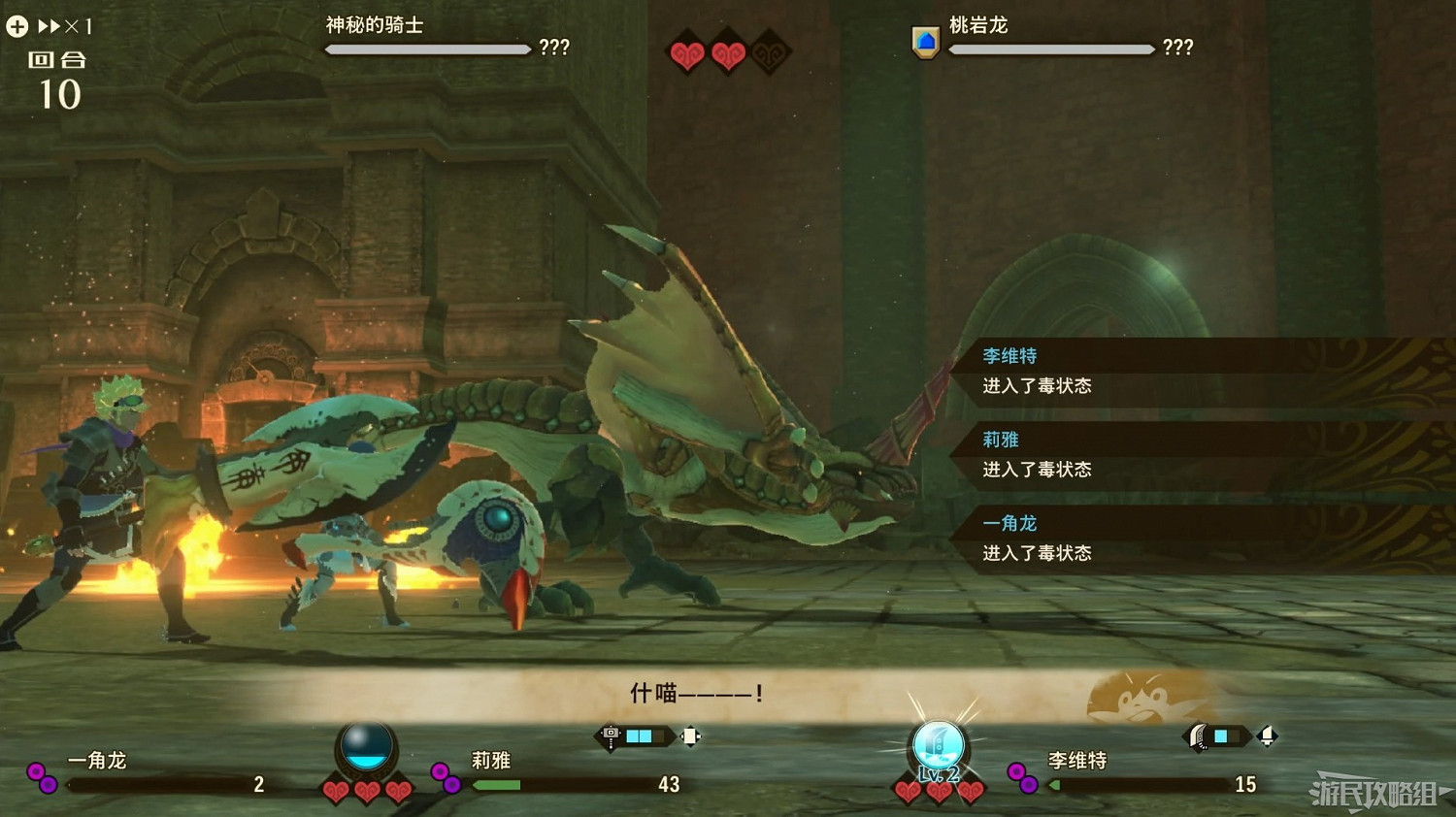Click the plus icon at top left

point(16,24)
